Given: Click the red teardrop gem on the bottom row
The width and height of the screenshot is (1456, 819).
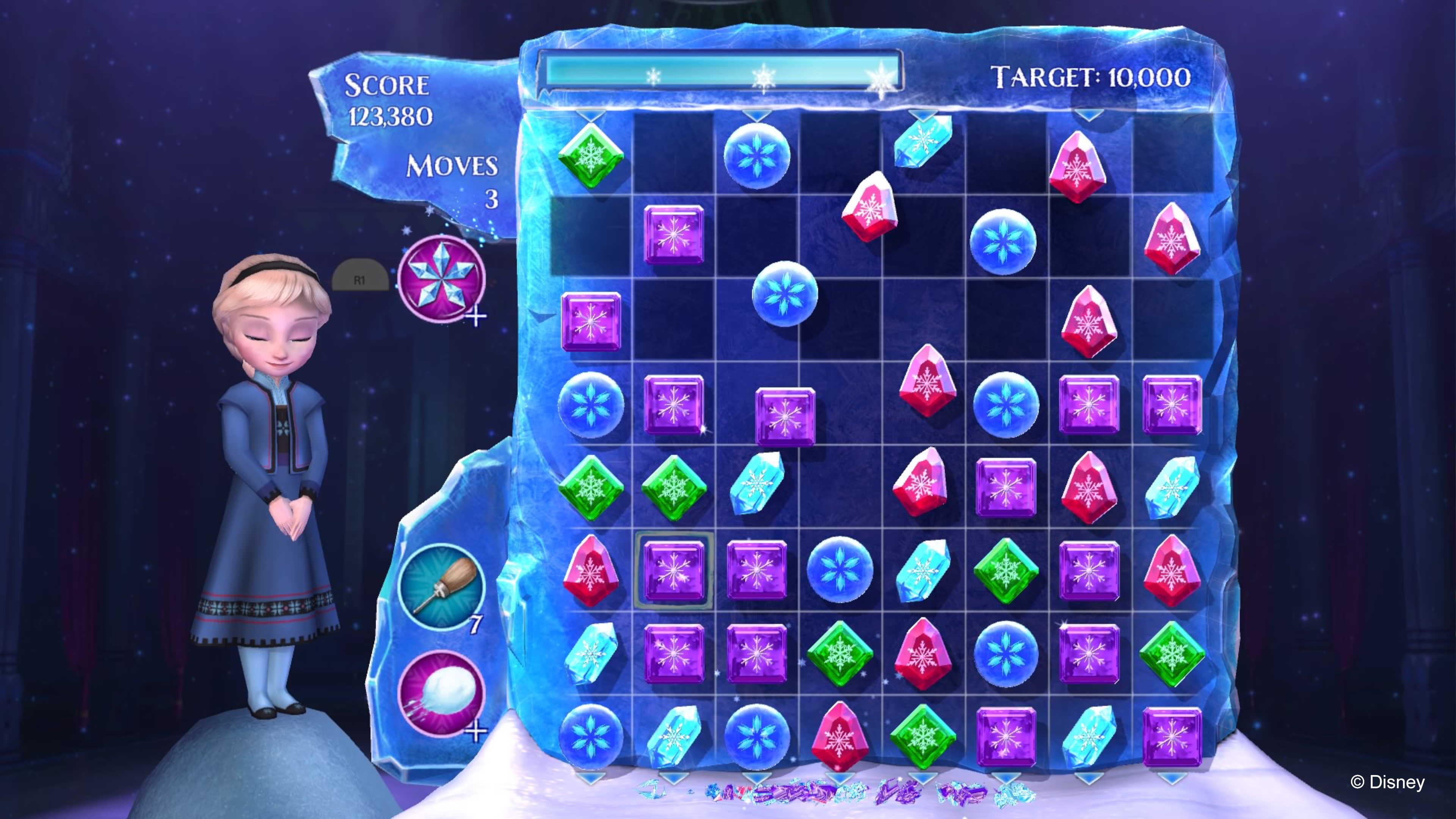Looking at the screenshot, I should click(x=839, y=735).
